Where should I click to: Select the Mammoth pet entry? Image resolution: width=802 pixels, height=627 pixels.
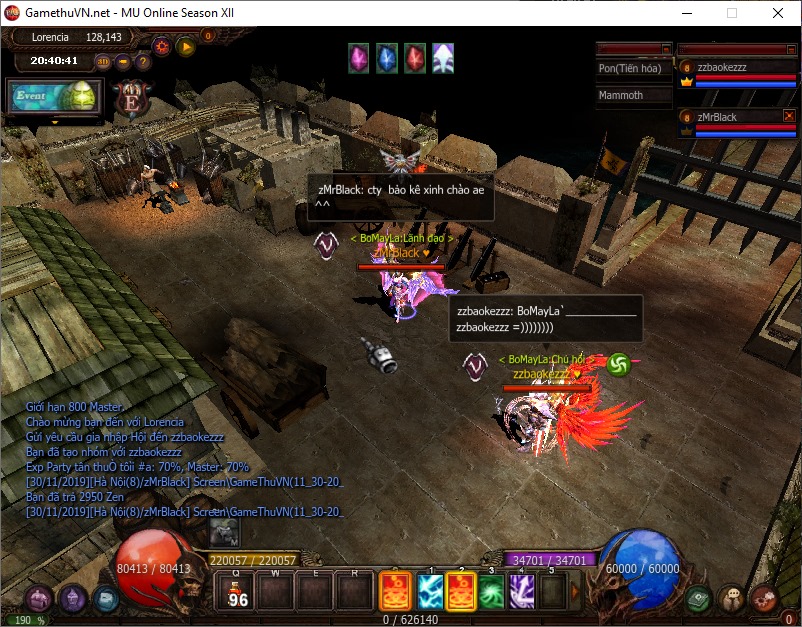point(634,95)
